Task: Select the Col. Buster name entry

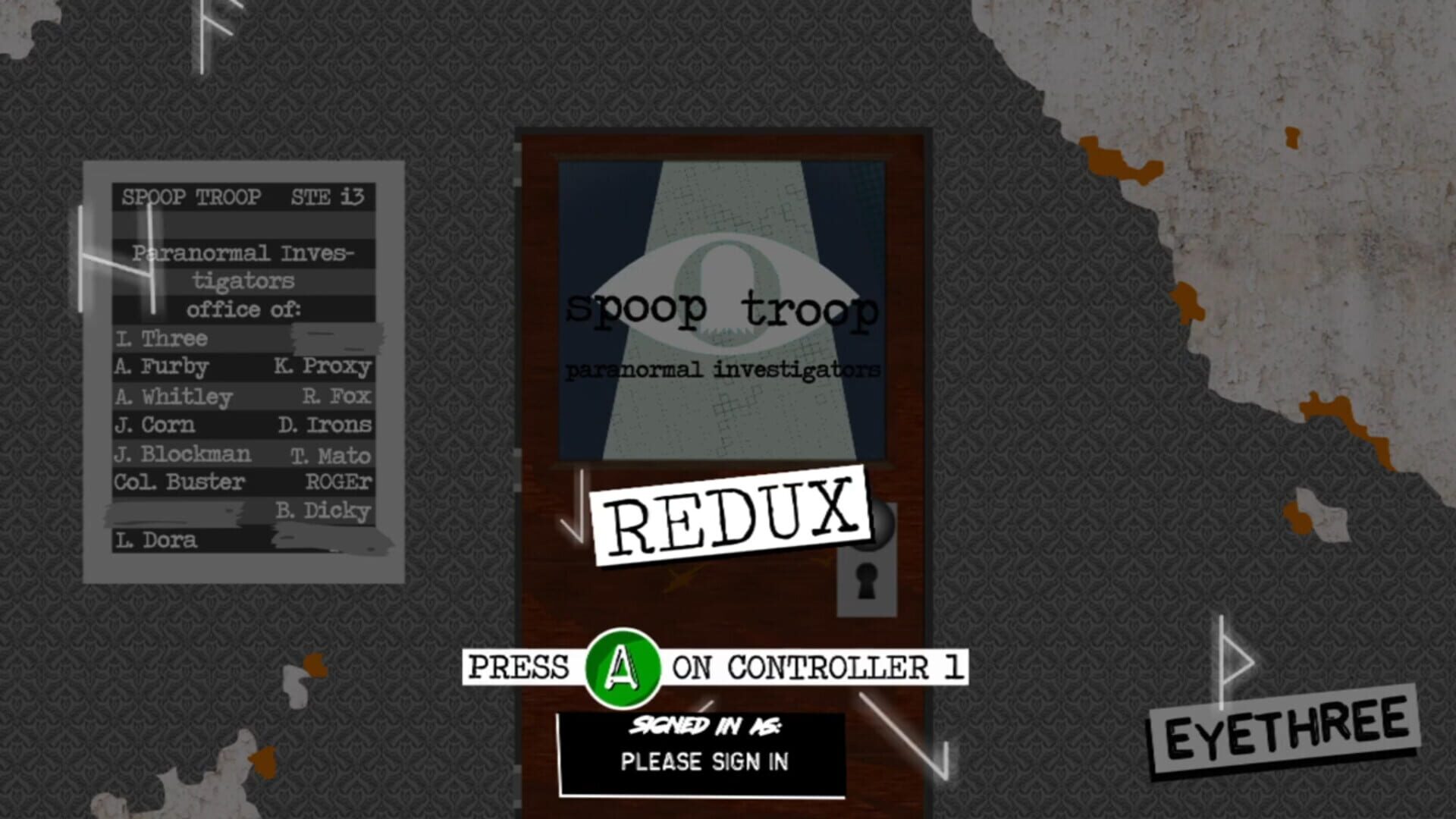Action: 180,482
